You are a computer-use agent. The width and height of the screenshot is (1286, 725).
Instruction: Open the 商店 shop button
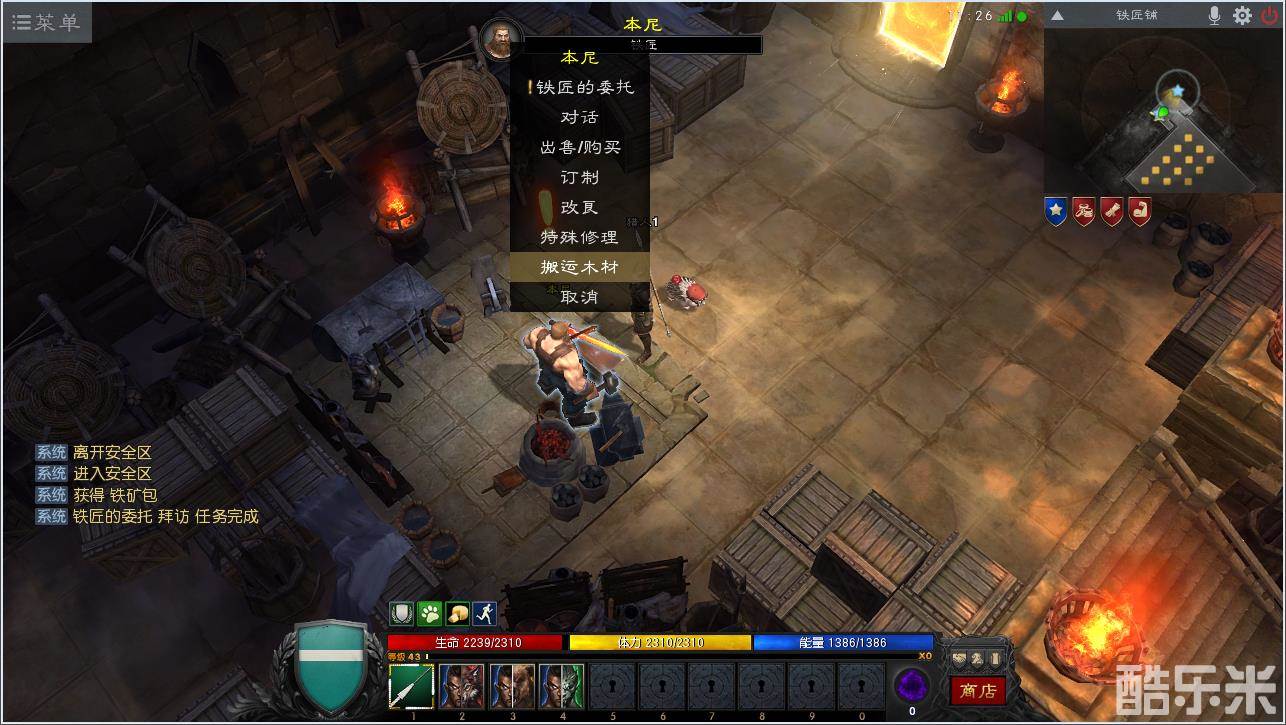(x=977, y=690)
